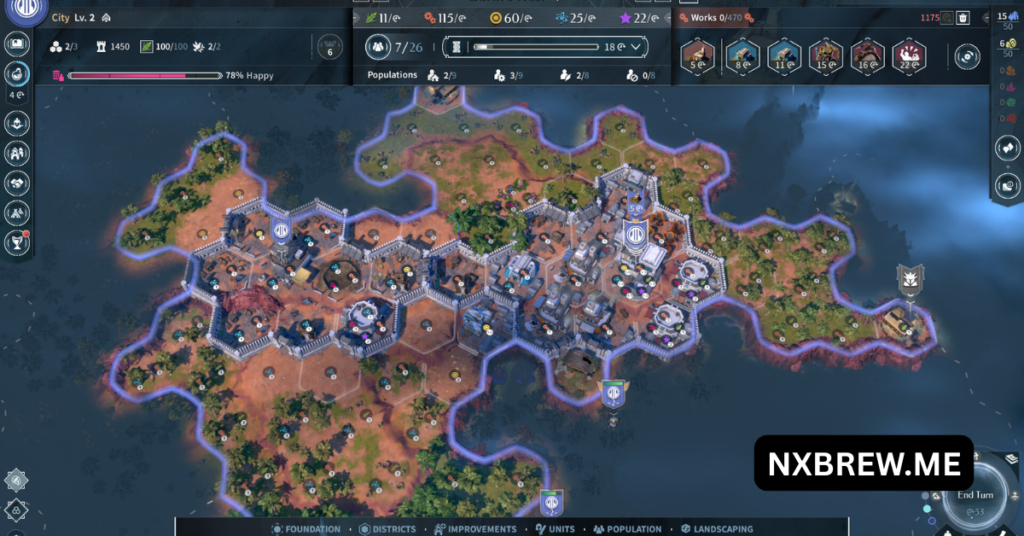Open the trophy icon with red notification
The width and height of the screenshot is (1024, 536).
17,241
